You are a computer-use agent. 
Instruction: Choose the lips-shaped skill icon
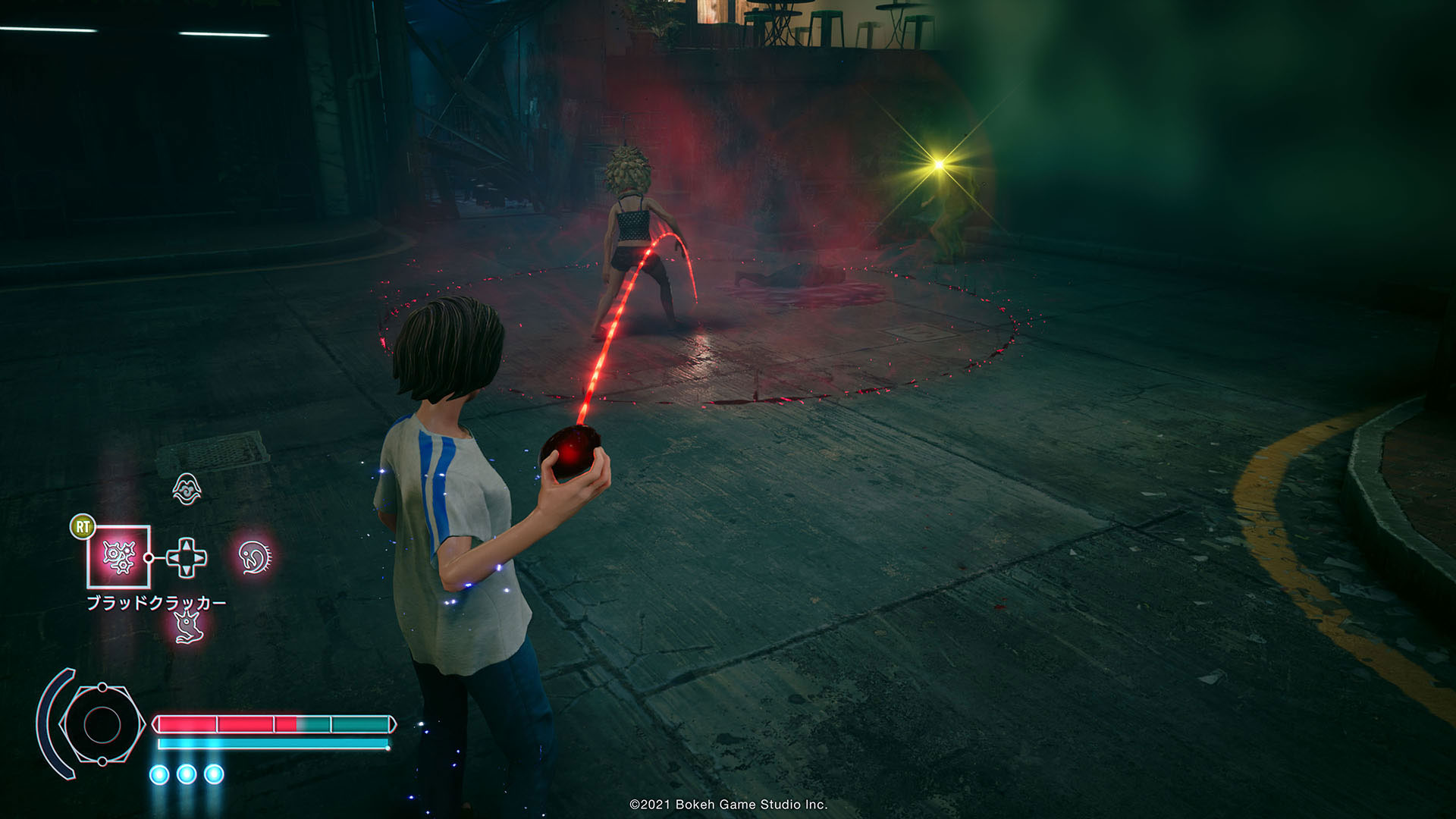pyautogui.click(x=187, y=489)
